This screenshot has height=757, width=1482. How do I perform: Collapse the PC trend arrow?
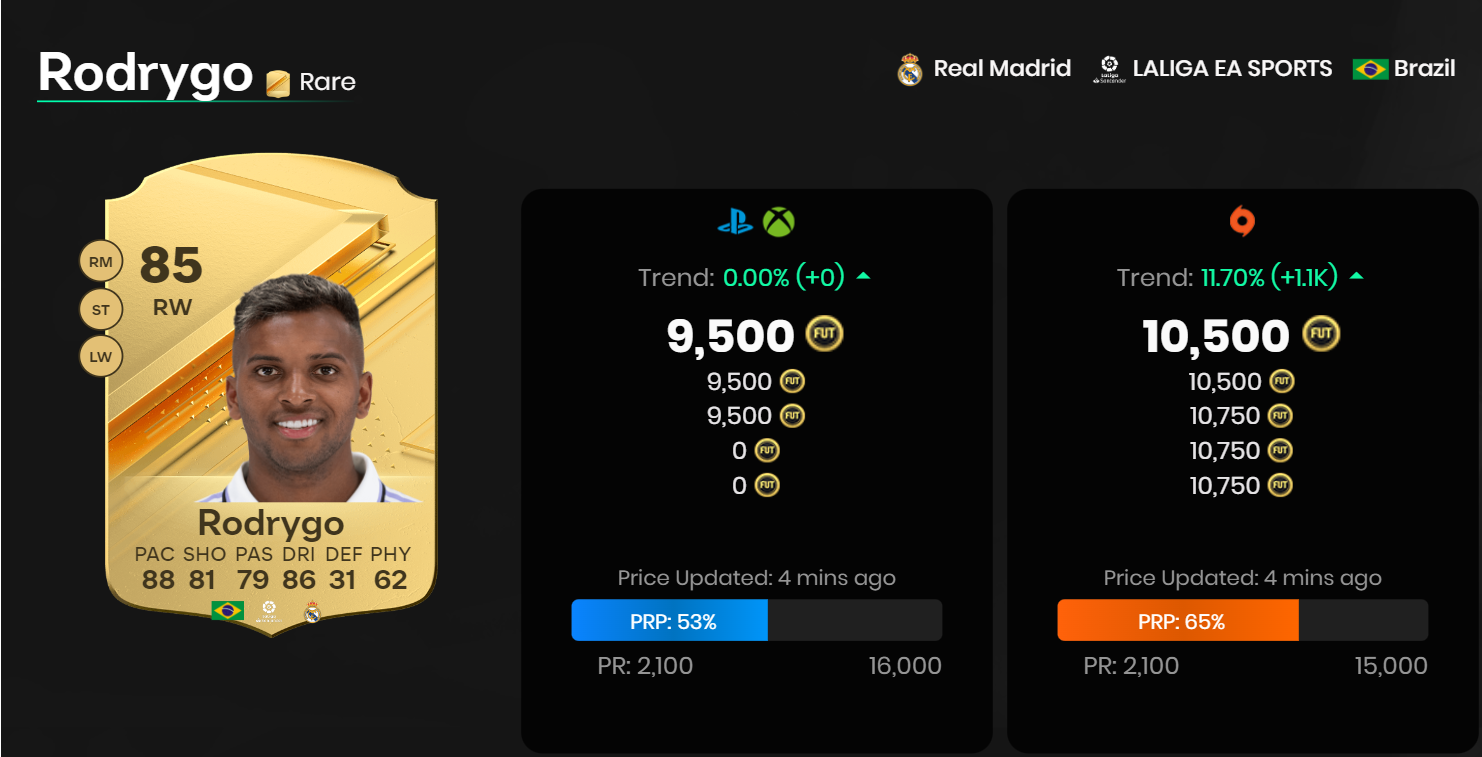pos(1357,276)
